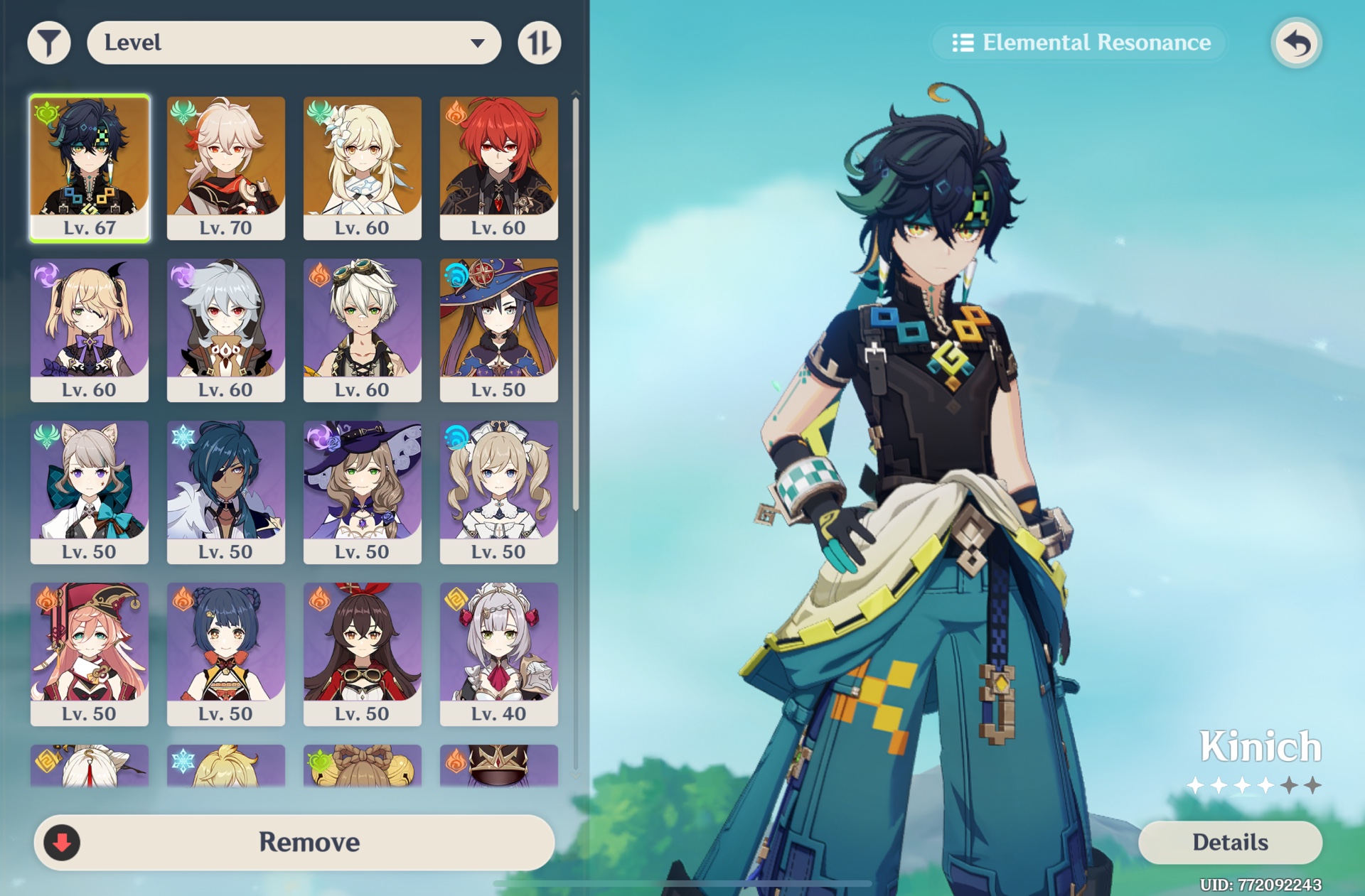Open the filter options funnel icon

(49, 42)
